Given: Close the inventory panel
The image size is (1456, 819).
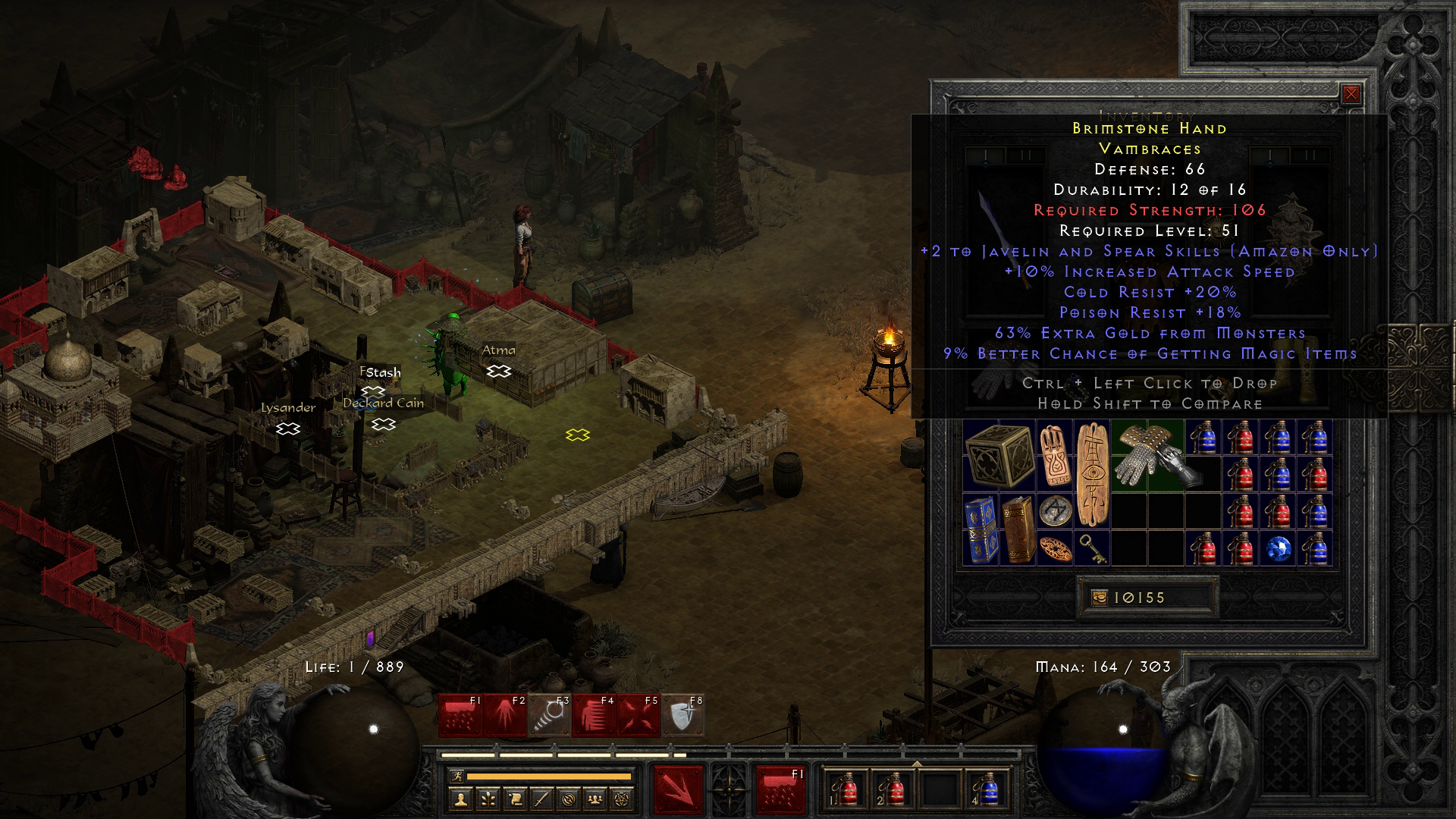Looking at the screenshot, I should tap(1351, 94).
